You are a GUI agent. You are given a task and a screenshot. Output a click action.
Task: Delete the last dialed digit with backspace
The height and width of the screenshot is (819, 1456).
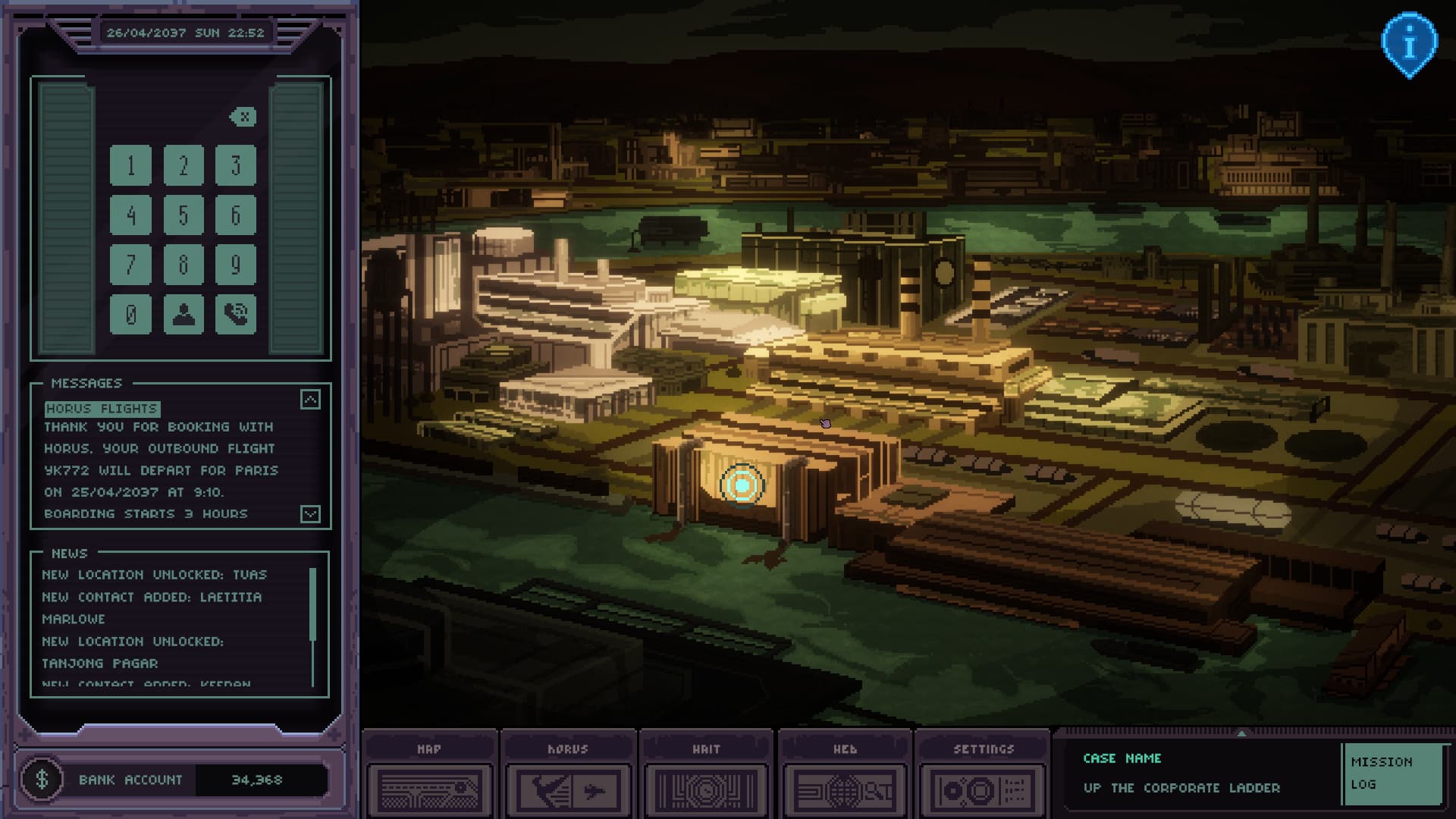(243, 117)
